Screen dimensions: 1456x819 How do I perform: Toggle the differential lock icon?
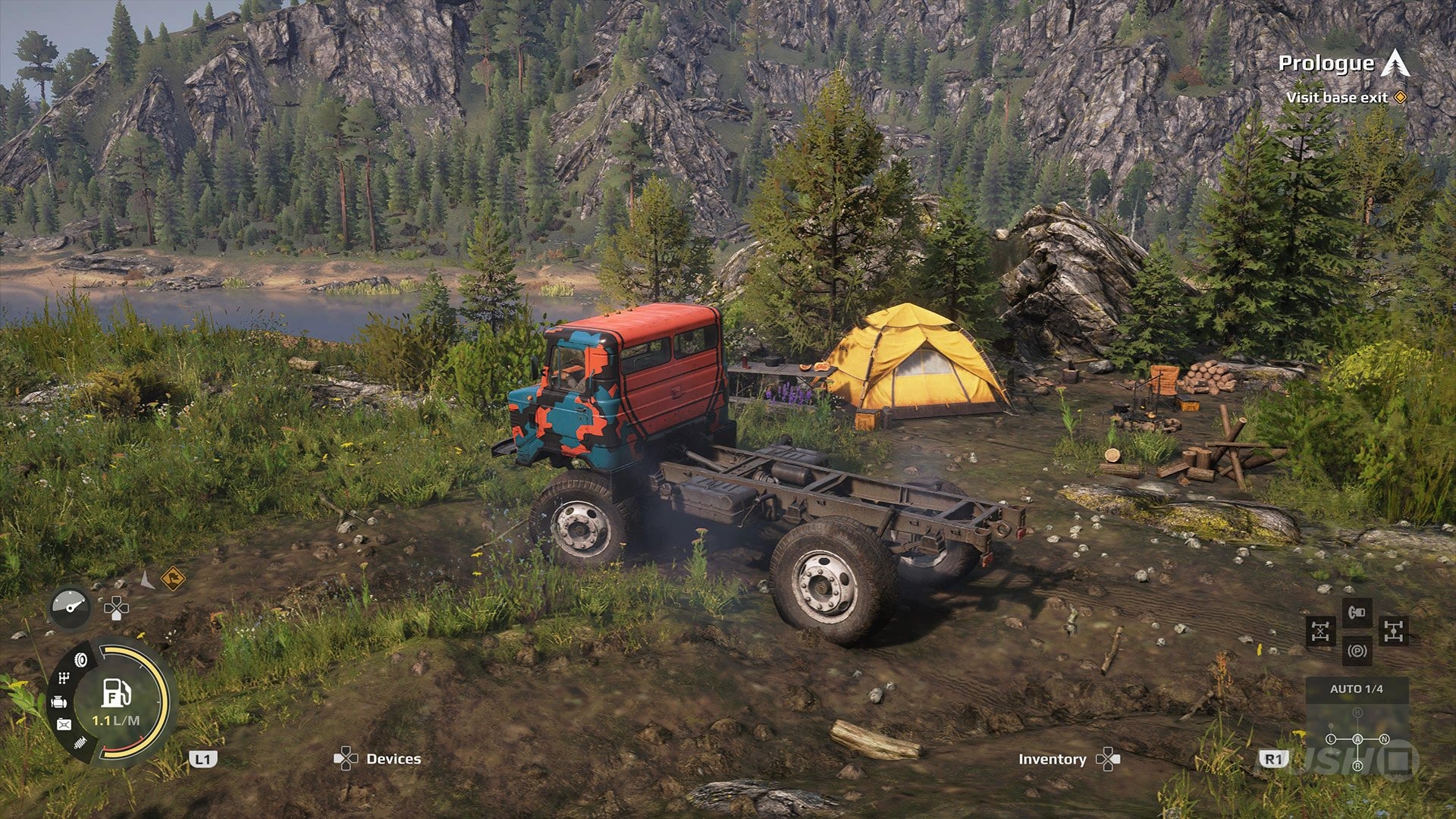point(1320,631)
